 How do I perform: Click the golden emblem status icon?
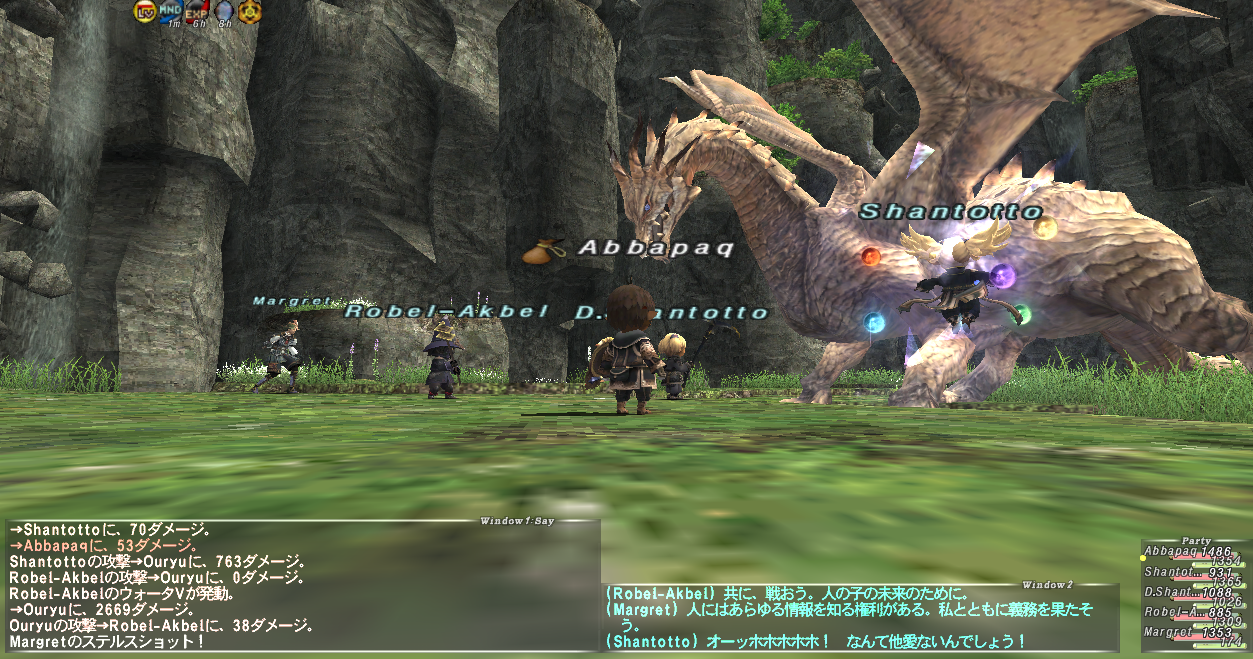point(249,12)
